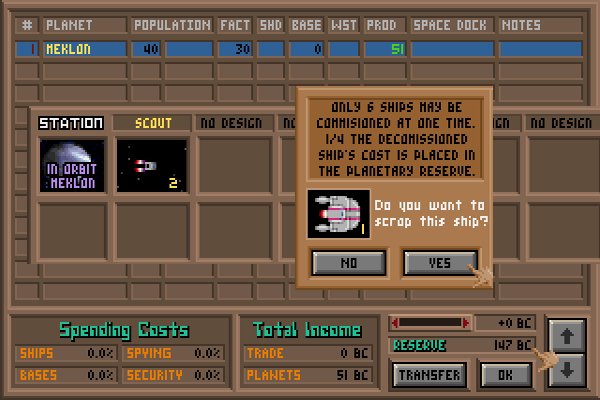Adjust the reserve spending slider bar
Viewport: 600px width, 400px height.
coord(428,323)
